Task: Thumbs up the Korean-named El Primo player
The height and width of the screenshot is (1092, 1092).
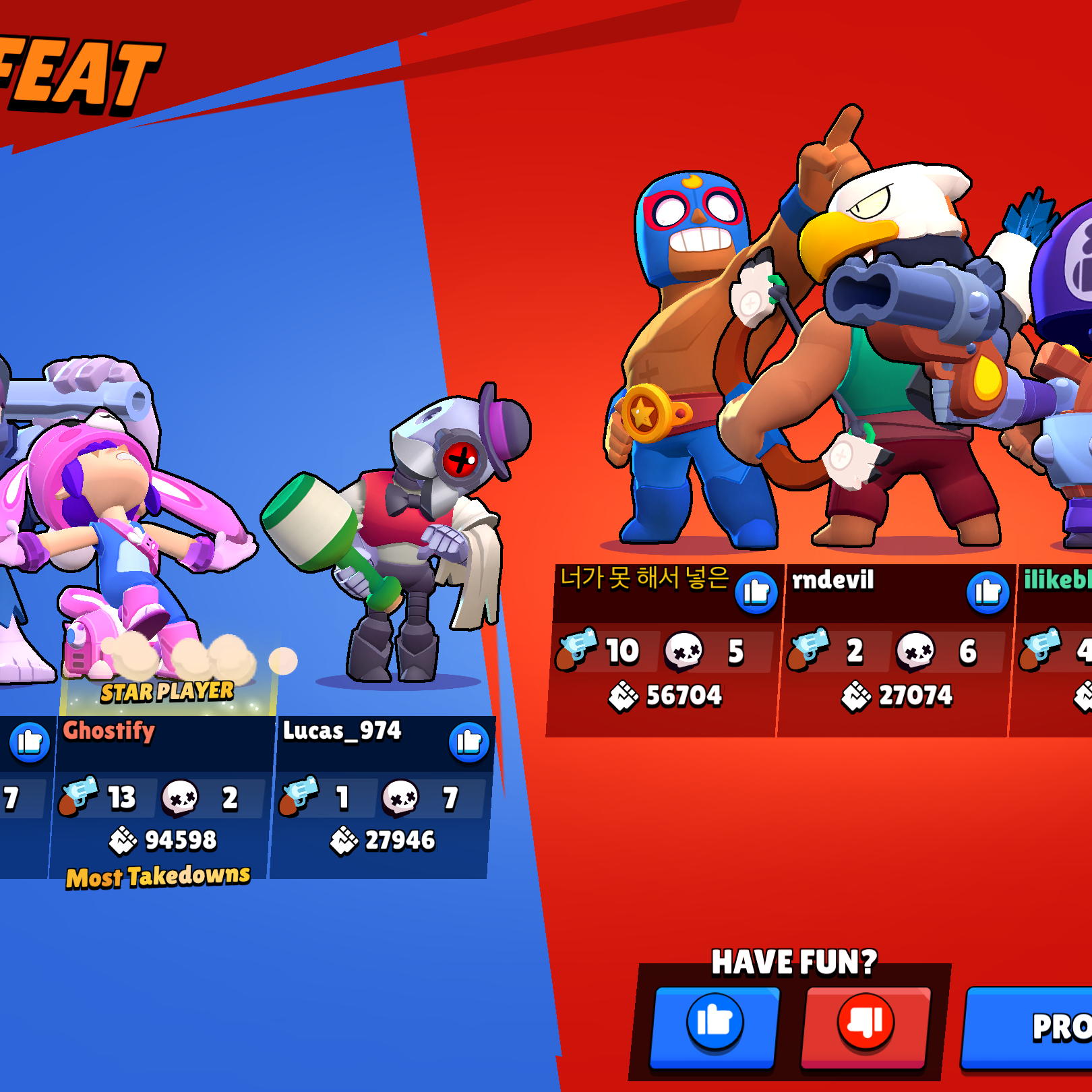Action: point(756,593)
